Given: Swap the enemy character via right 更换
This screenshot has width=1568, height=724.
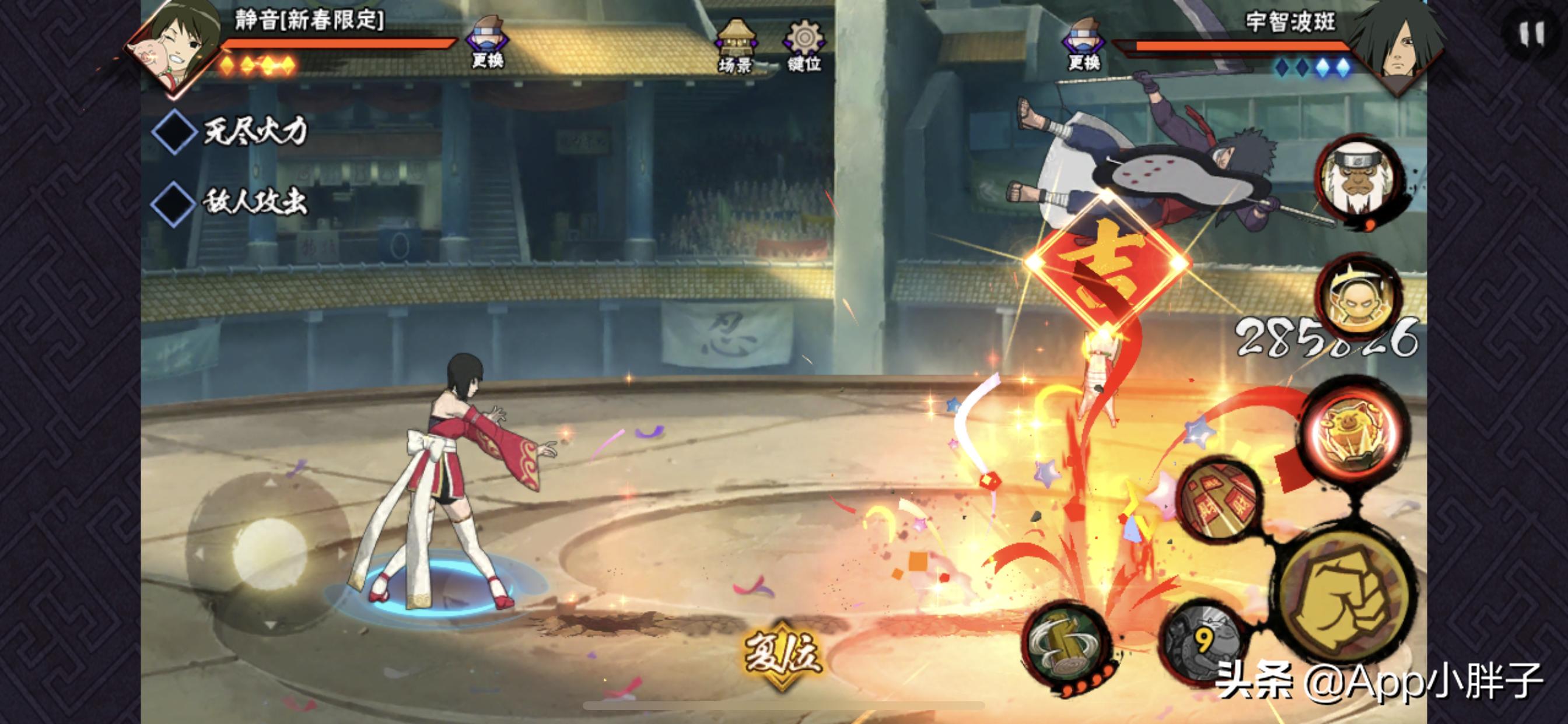Looking at the screenshot, I should click(x=1084, y=44).
